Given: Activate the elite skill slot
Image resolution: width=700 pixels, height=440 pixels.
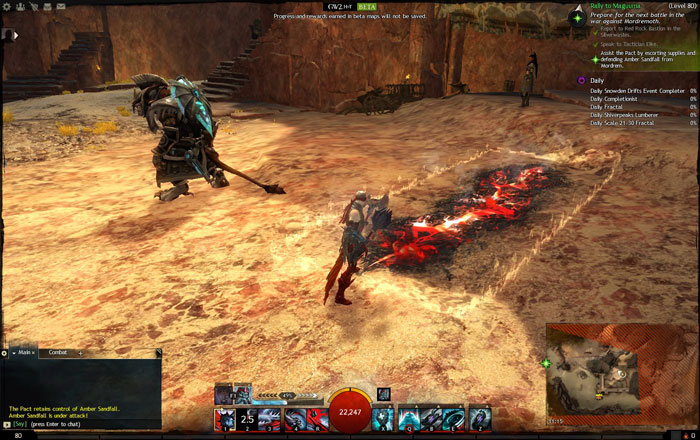Looking at the screenshot, I should (480, 419).
